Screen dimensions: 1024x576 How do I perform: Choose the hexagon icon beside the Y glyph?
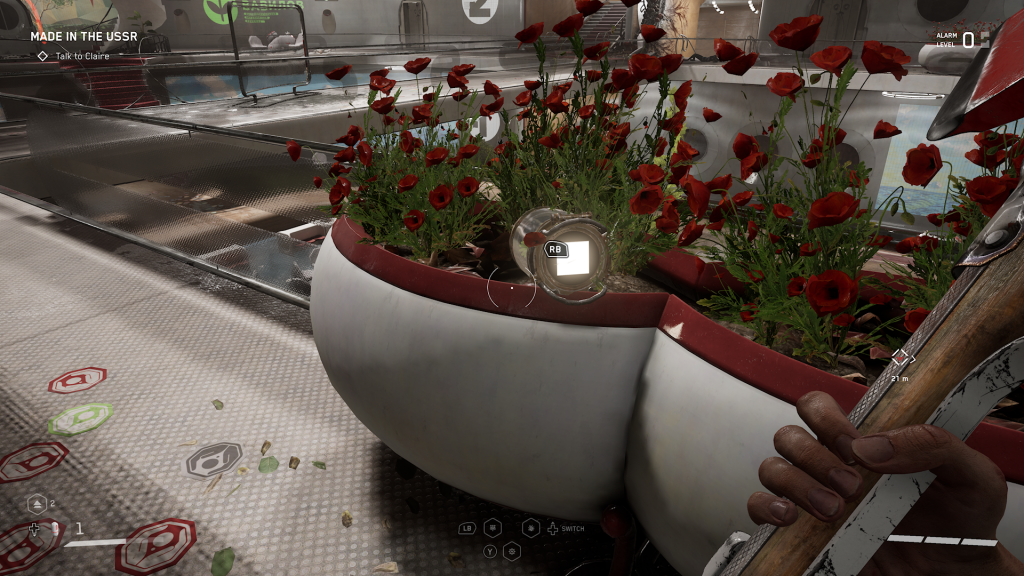(512, 550)
